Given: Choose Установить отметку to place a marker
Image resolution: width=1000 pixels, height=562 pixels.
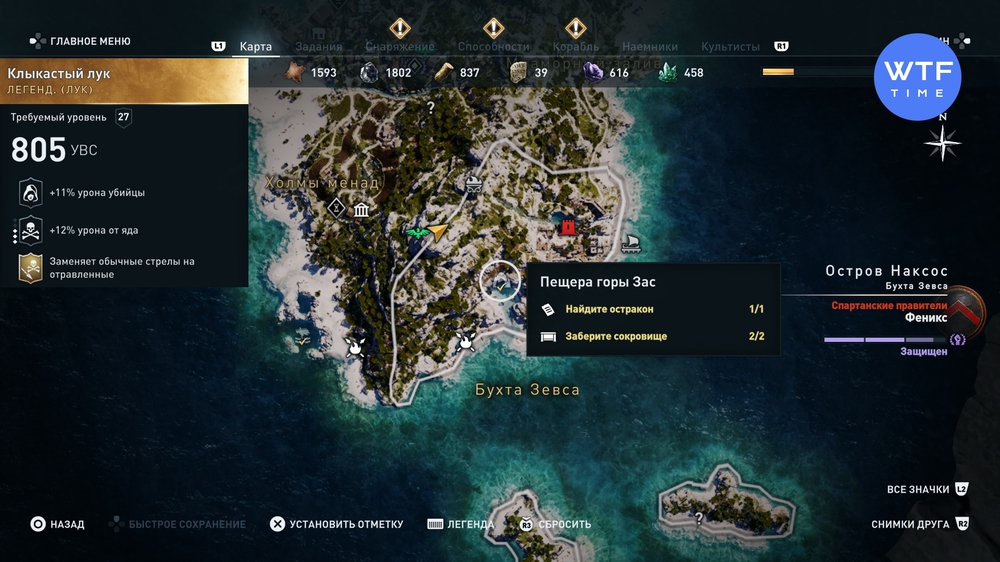Looking at the screenshot, I should [x=336, y=524].
